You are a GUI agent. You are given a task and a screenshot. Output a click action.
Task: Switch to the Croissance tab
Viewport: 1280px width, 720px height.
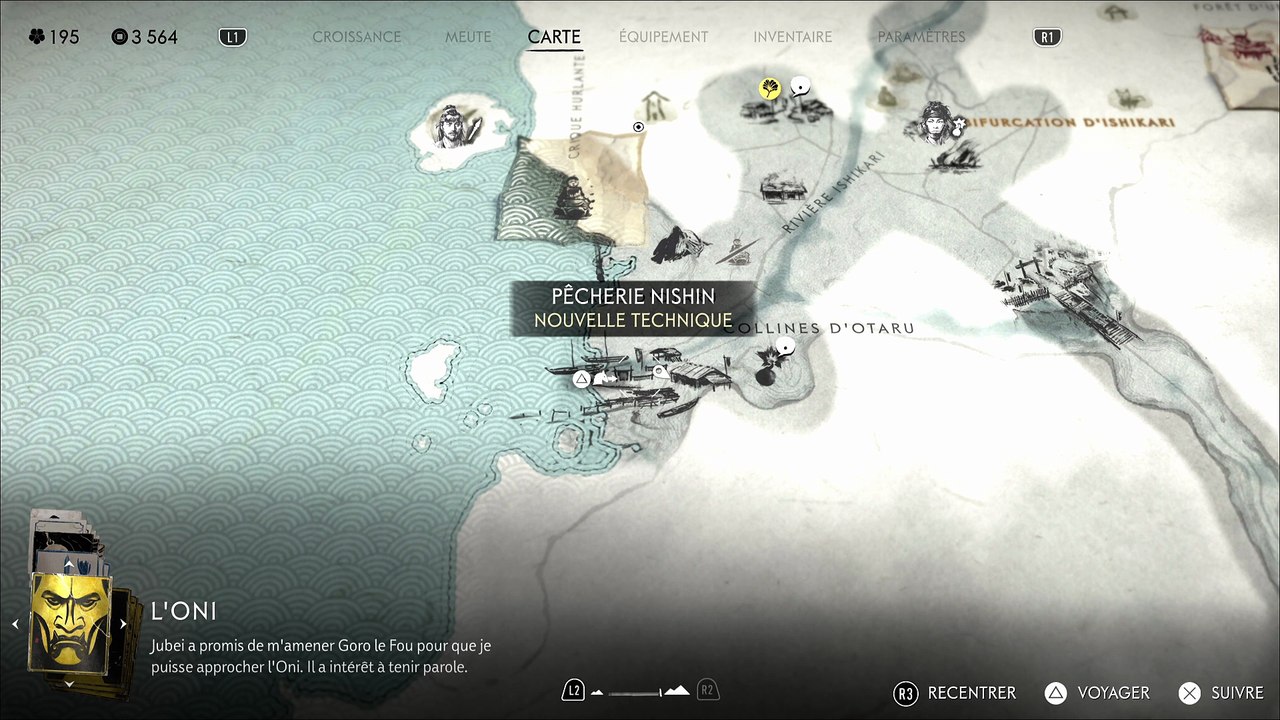pos(356,37)
